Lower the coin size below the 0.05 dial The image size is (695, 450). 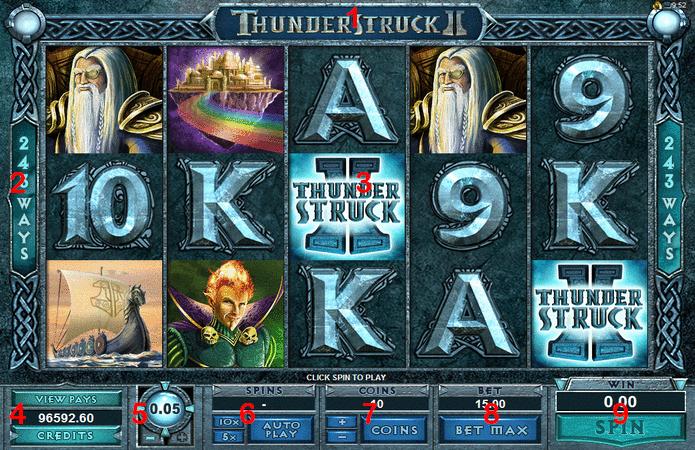[148, 437]
